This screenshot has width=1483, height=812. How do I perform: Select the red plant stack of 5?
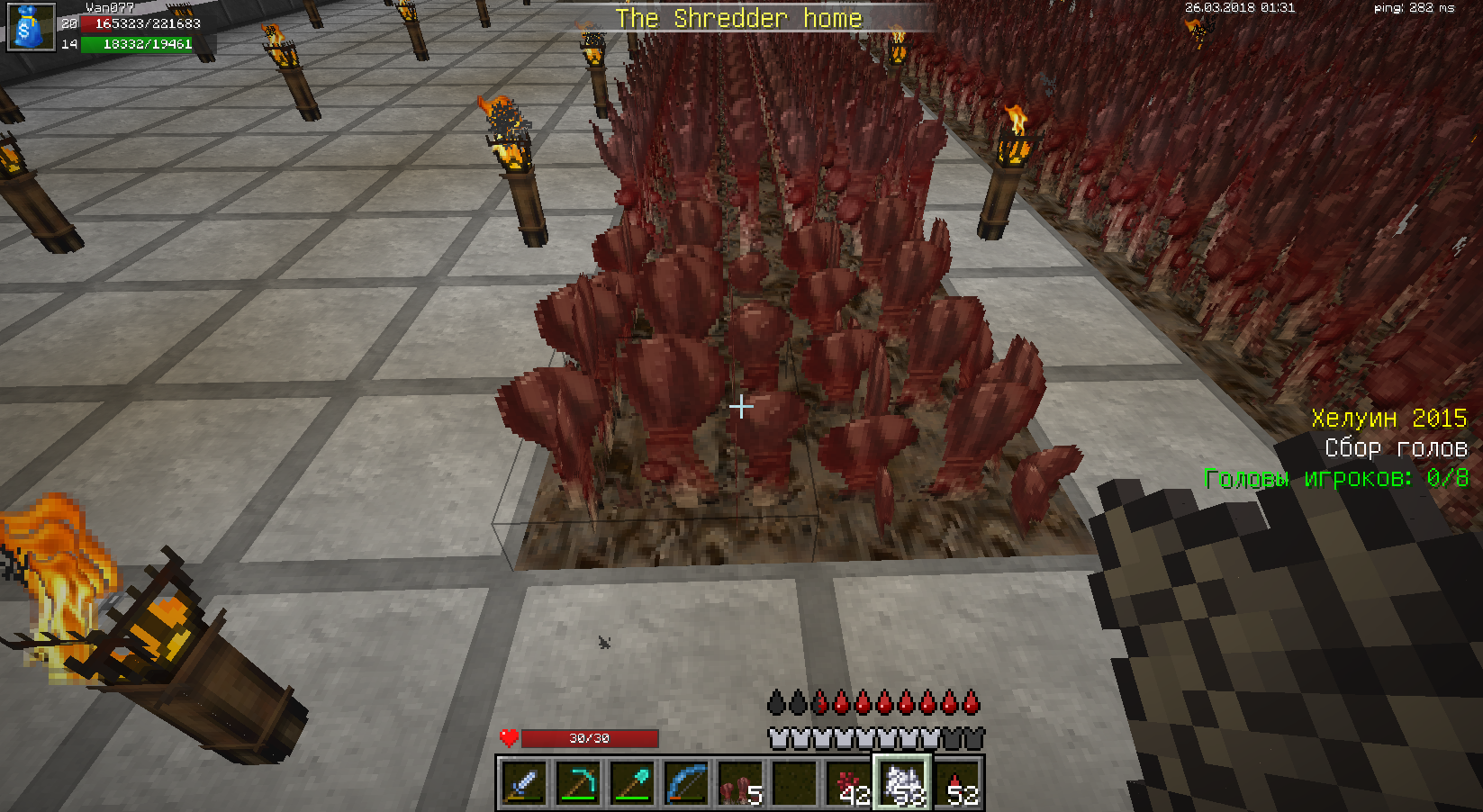point(740,782)
